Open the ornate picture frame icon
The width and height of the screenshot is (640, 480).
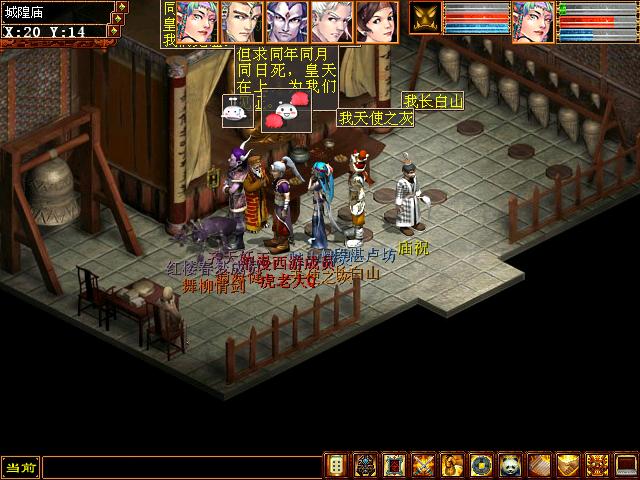click(394, 466)
